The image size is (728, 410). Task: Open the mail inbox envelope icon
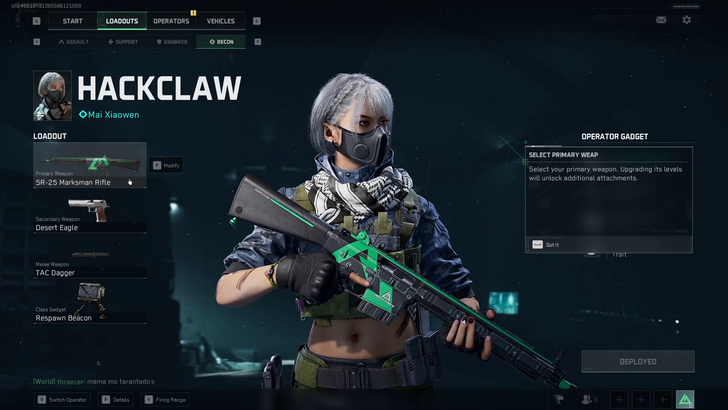tap(661, 20)
